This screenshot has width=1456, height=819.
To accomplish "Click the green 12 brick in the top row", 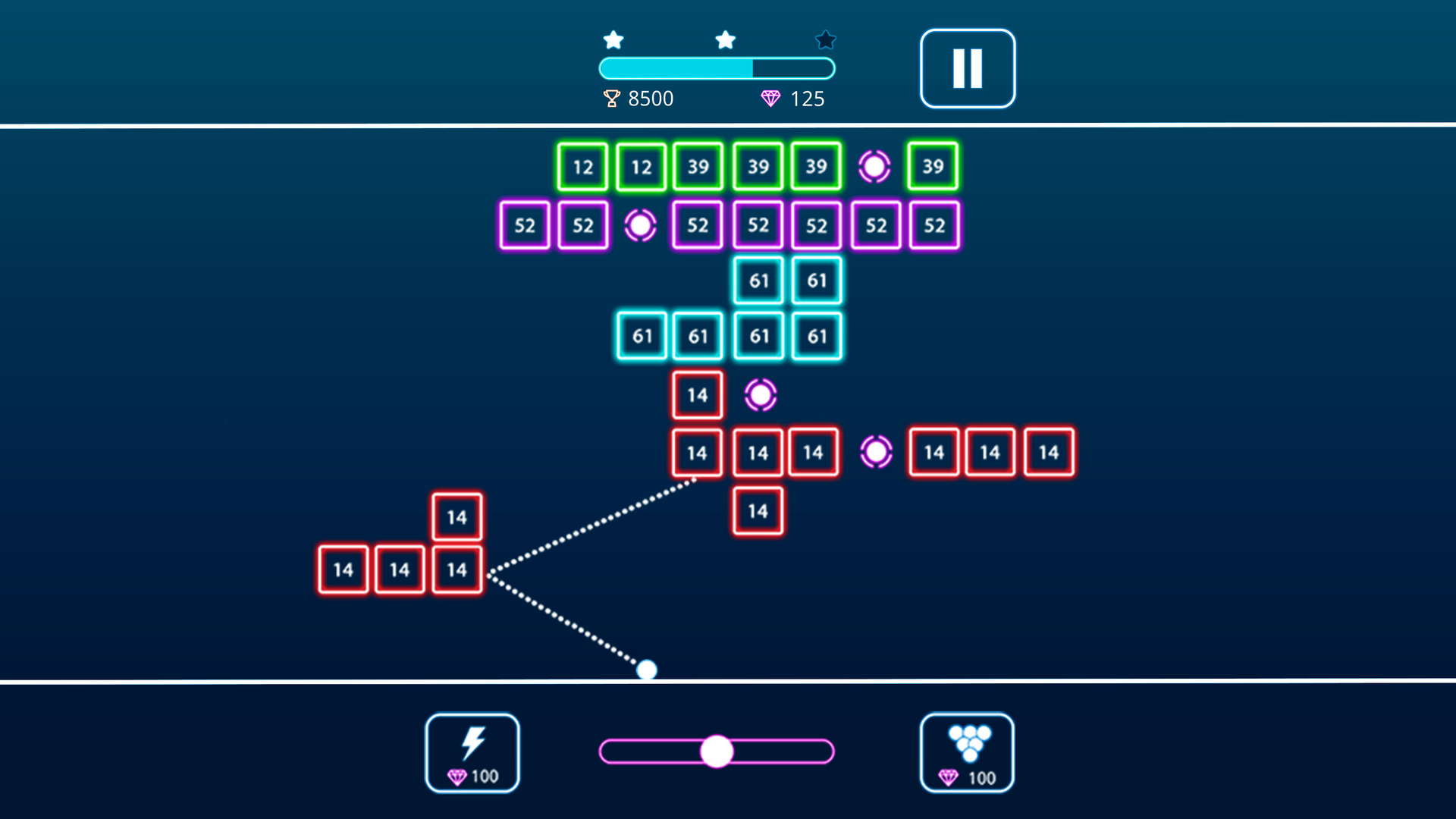I will (582, 166).
